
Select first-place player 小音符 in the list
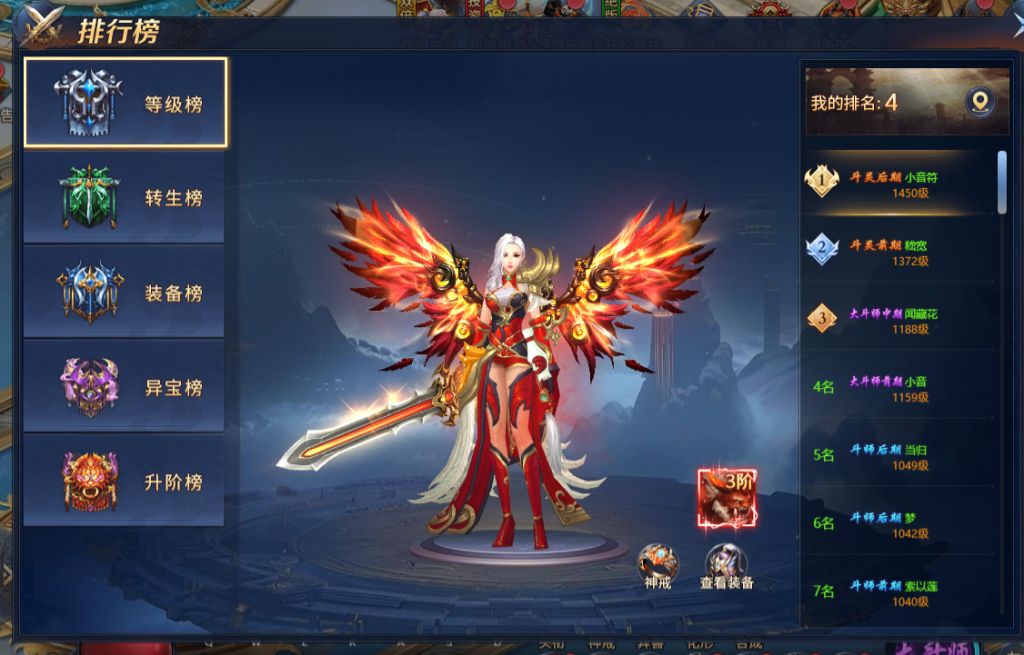tap(895, 184)
